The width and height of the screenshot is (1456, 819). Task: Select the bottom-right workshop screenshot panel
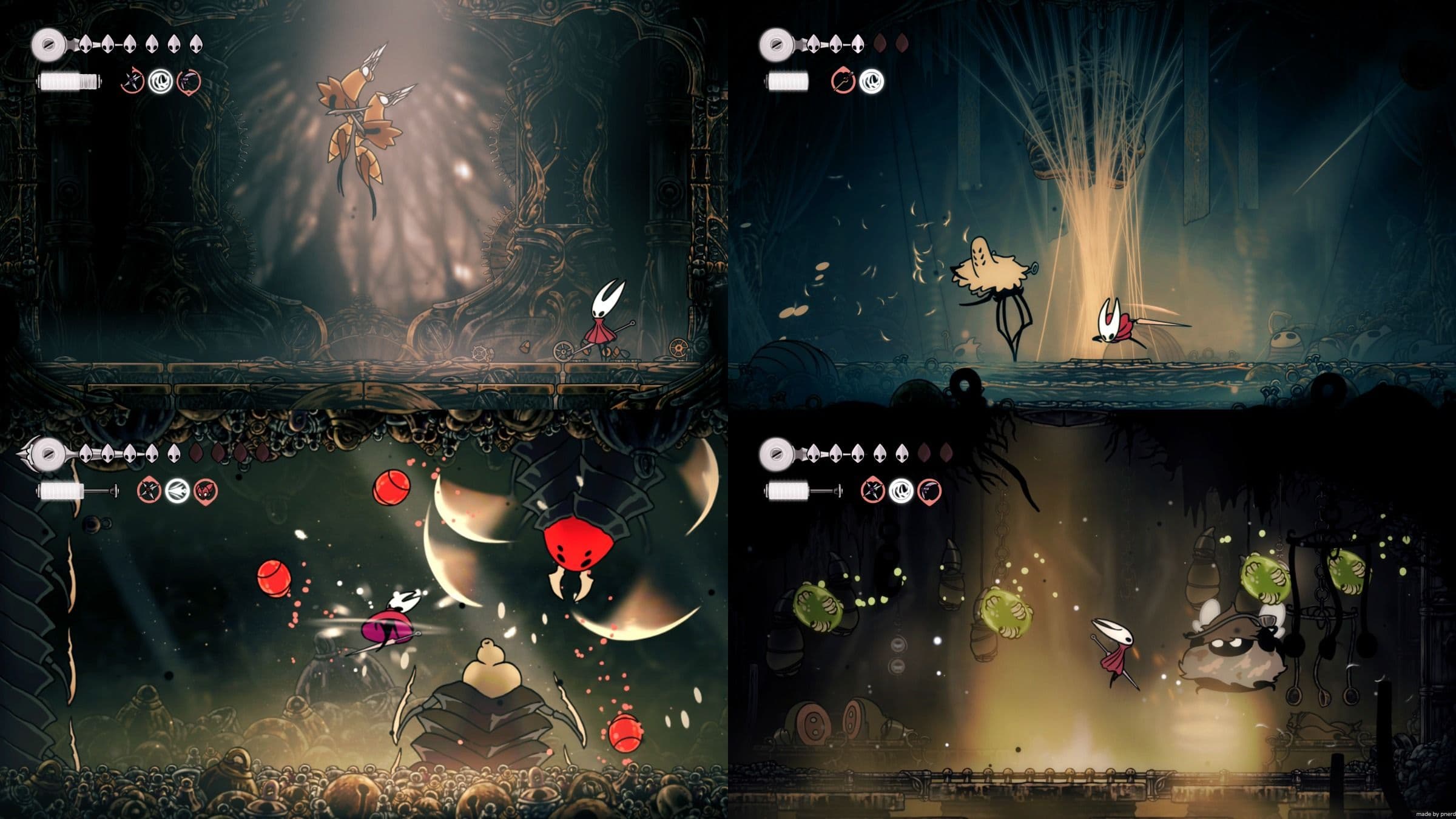pyautogui.click(x=1092, y=613)
